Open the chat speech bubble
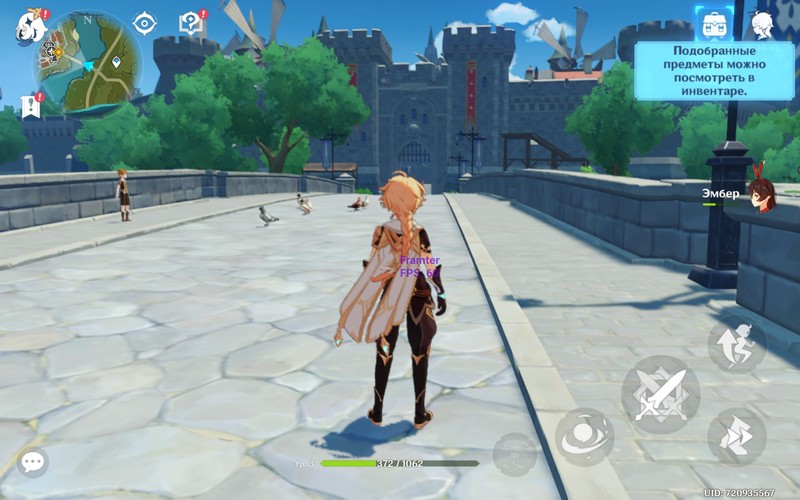Screen dimensions: 800x500 pyautogui.click(x=33, y=462)
